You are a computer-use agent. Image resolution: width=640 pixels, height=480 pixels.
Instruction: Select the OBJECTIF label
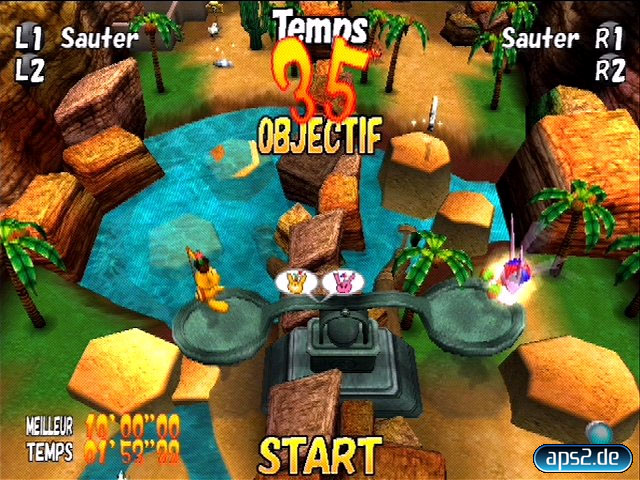coord(319,137)
